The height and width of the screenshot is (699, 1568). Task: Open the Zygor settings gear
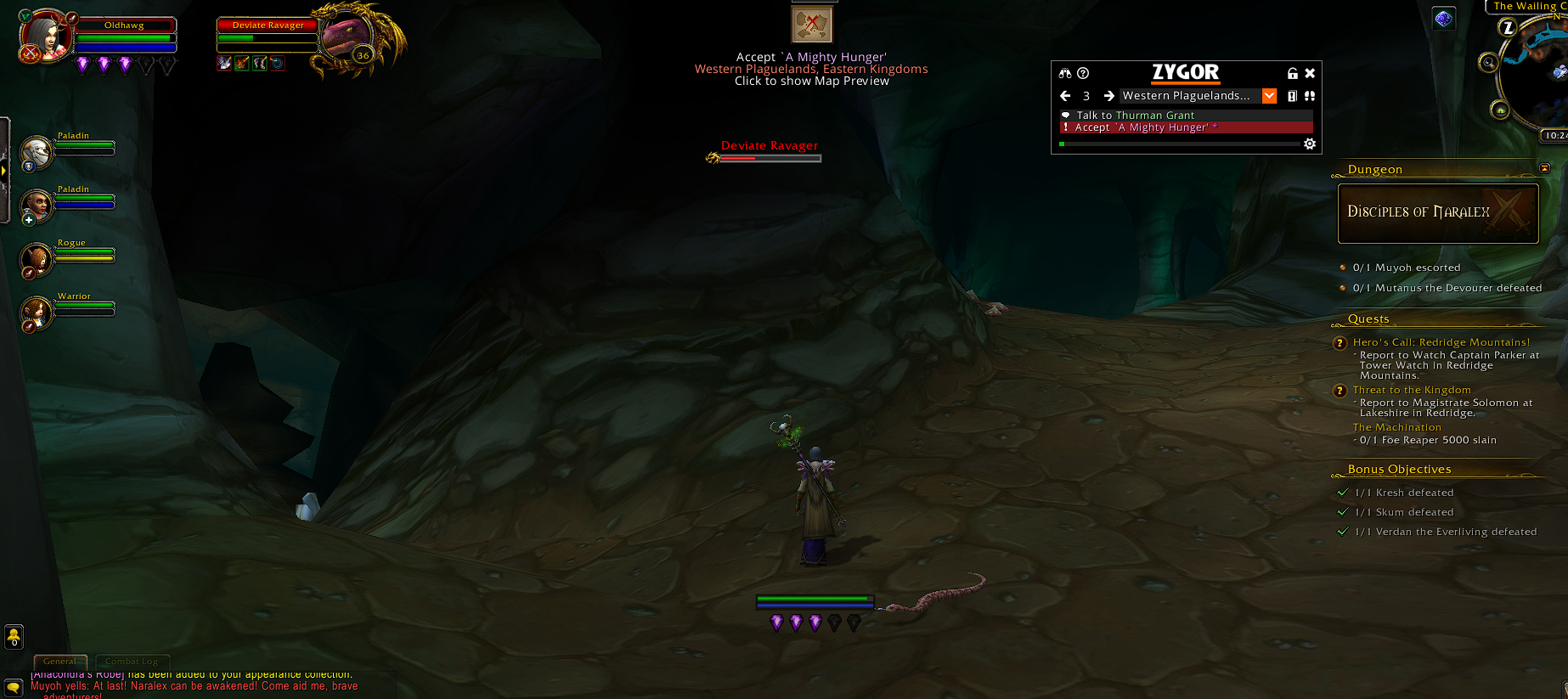click(x=1310, y=144)
